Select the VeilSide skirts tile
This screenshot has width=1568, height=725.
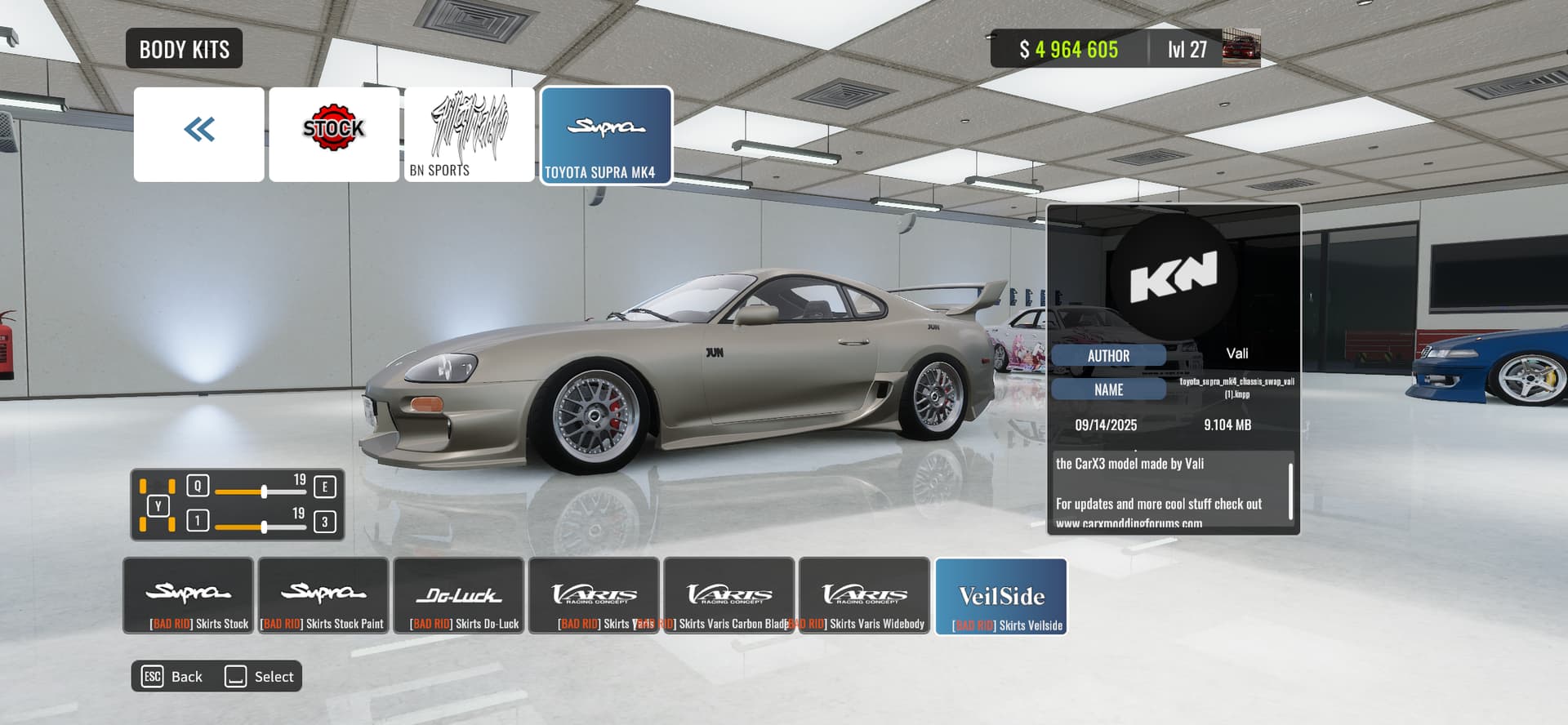pyautogui.click(x=1001, y=597)
